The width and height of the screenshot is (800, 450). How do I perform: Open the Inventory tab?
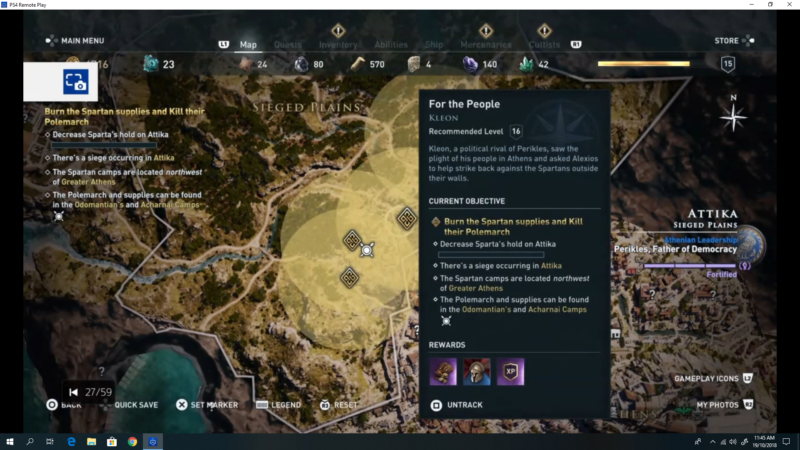pyautogui.click(x=338, y=44)
